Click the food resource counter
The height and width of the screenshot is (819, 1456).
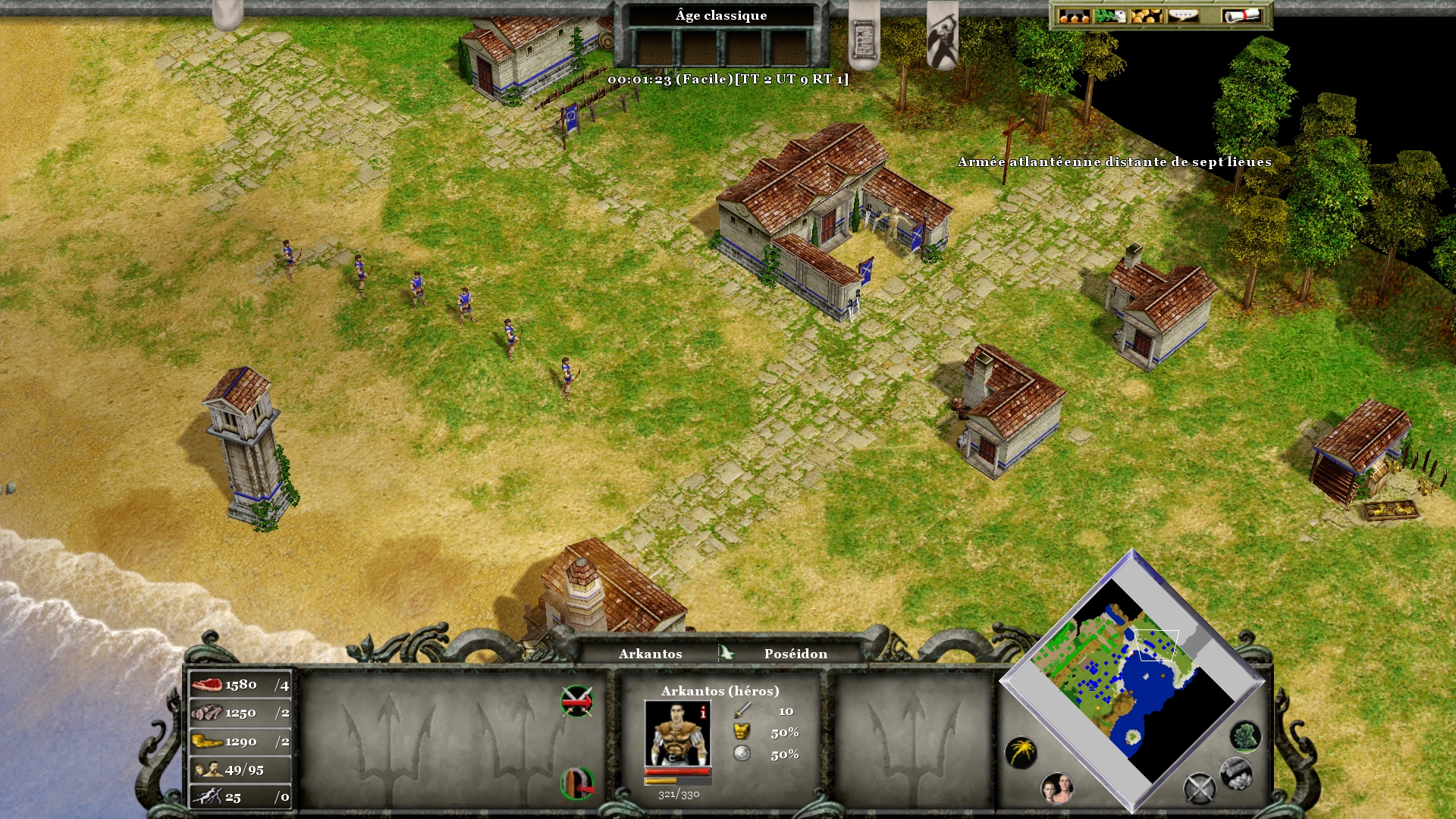click(x=240, y=685)
